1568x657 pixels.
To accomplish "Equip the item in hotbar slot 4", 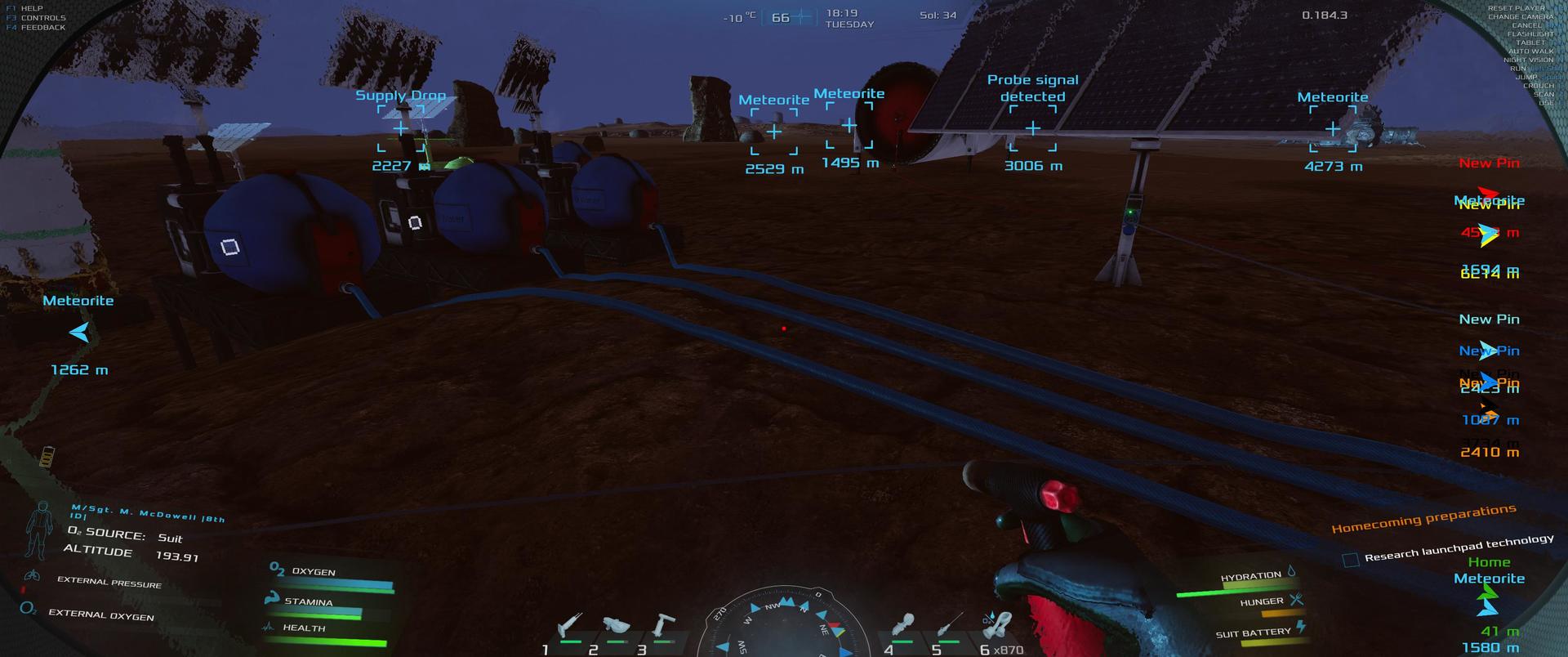I will pos(903,627).
